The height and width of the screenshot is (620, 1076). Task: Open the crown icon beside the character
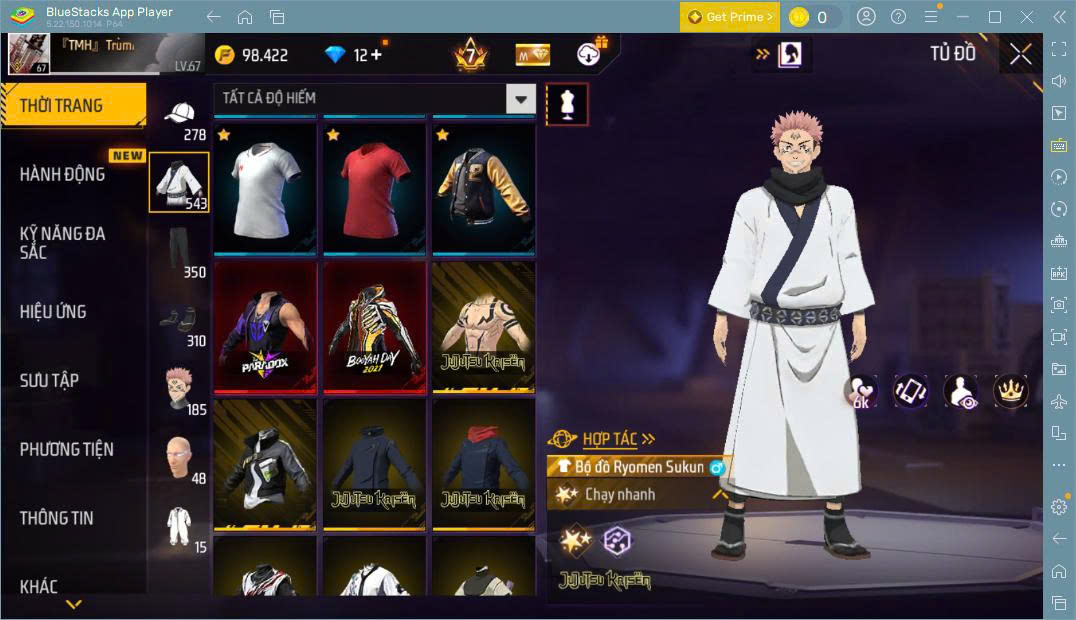[x=1009, y=391]
